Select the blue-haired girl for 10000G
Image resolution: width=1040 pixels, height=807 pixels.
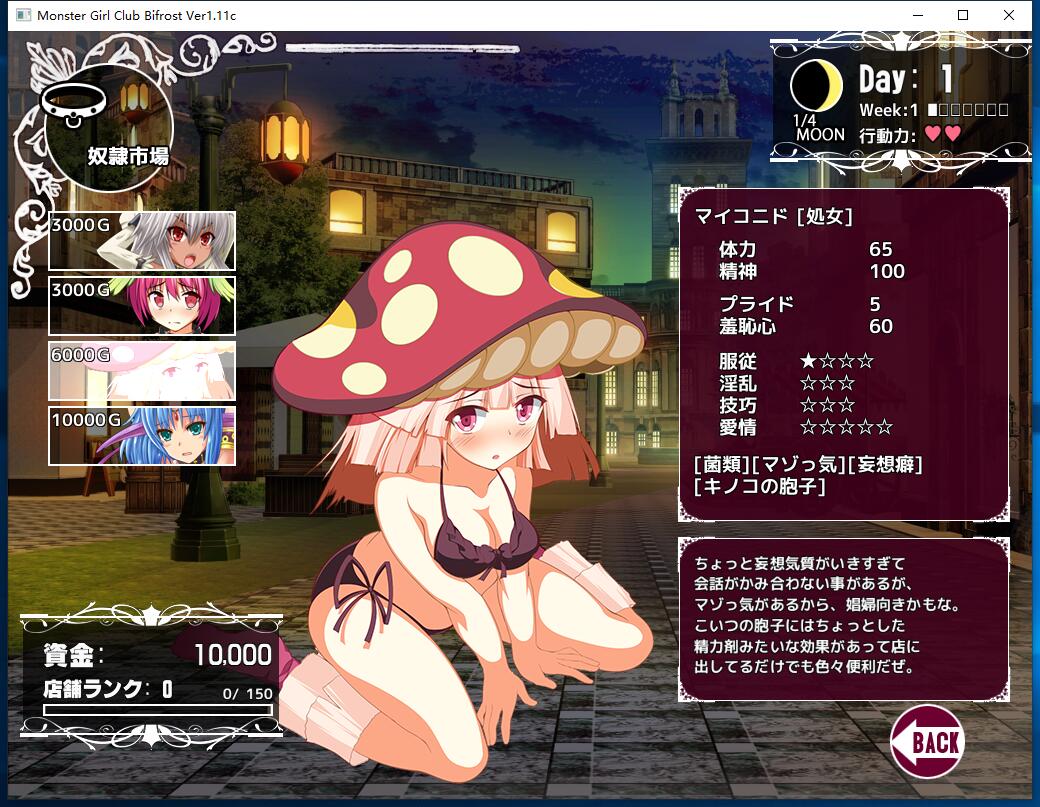(x=142, y=436)
